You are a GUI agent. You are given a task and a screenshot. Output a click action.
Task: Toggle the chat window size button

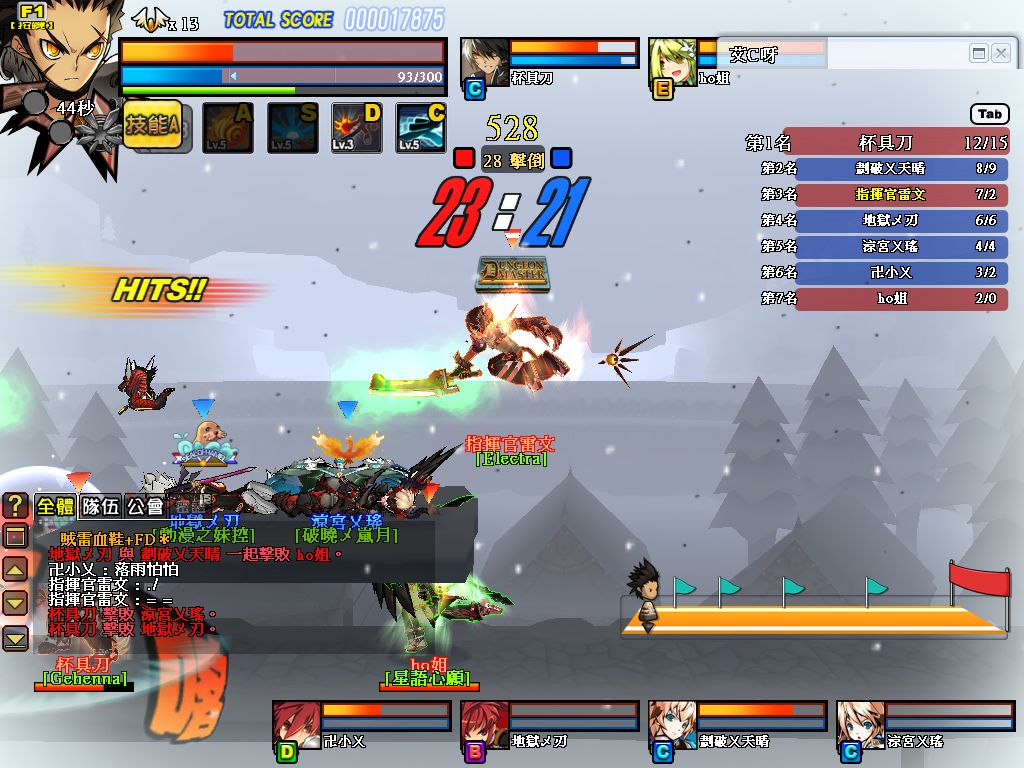(15, 537)
